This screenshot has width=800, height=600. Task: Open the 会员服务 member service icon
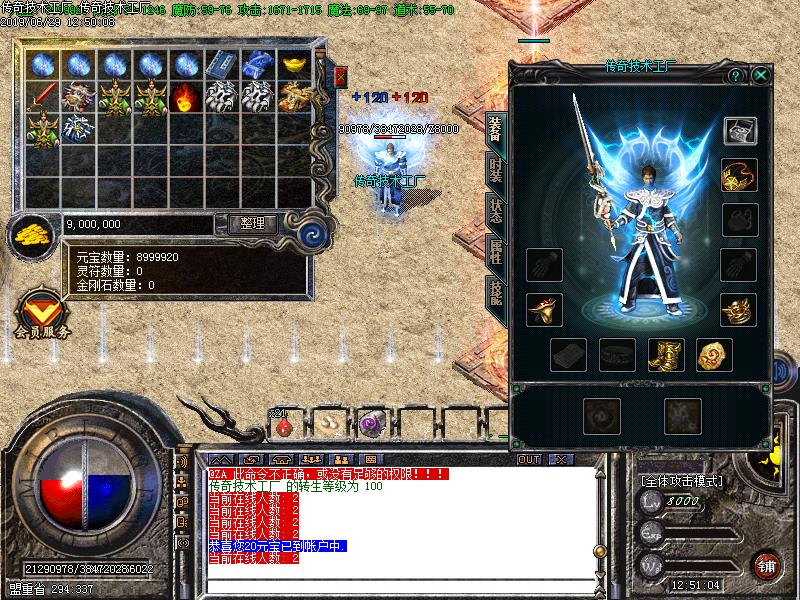(x=40, y=312)
